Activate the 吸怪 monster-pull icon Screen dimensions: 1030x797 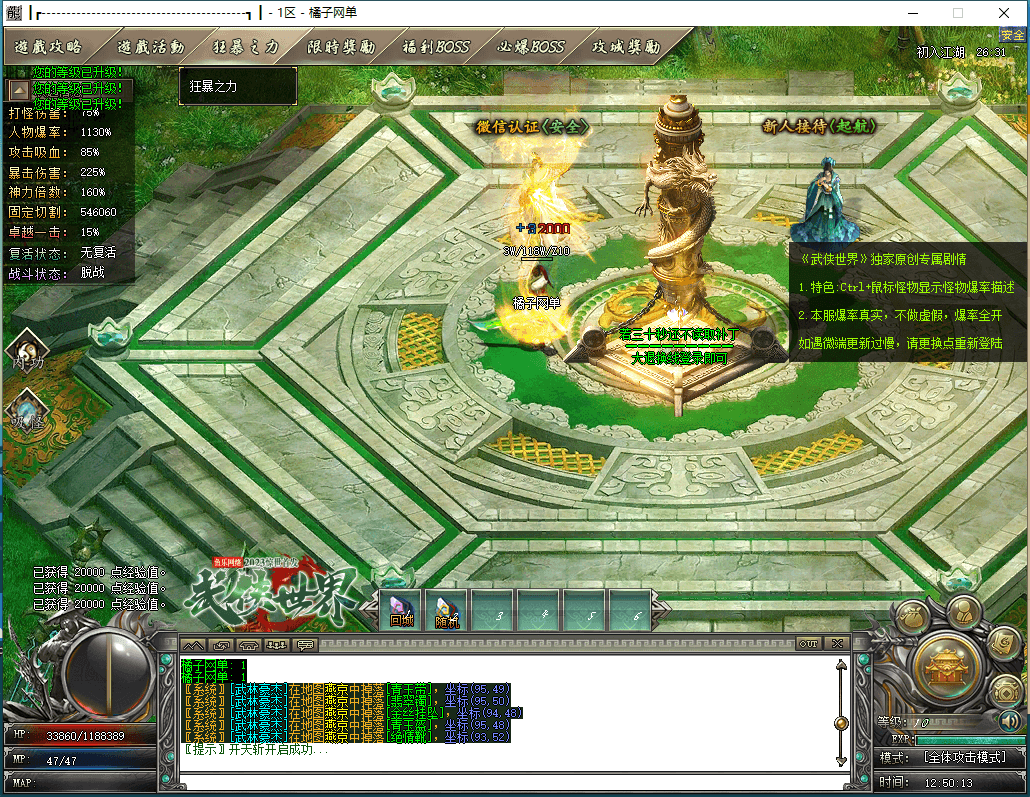(25, 410)
